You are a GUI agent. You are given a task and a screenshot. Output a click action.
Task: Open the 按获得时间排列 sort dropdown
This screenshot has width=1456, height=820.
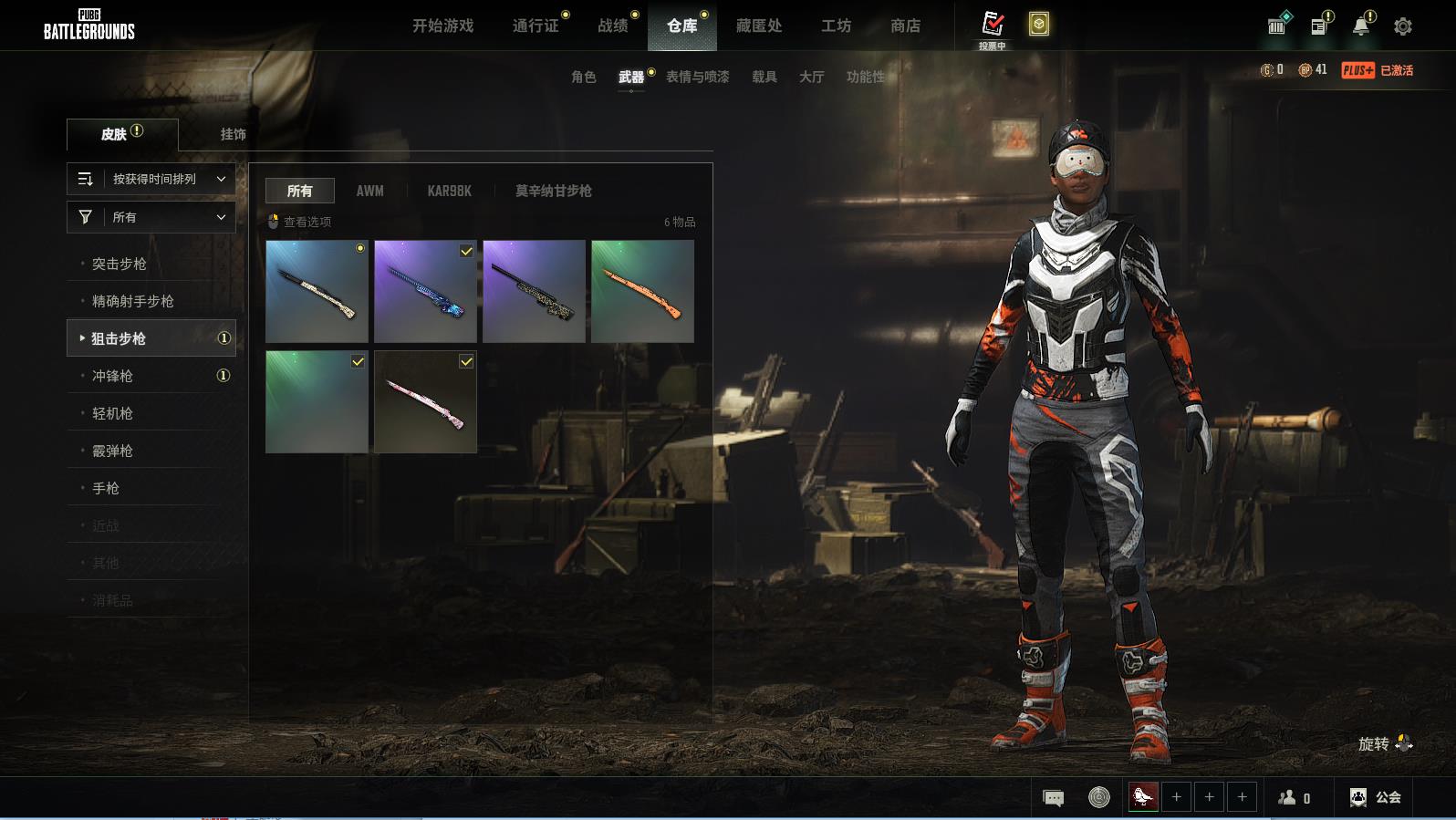[x=151, y=179]
